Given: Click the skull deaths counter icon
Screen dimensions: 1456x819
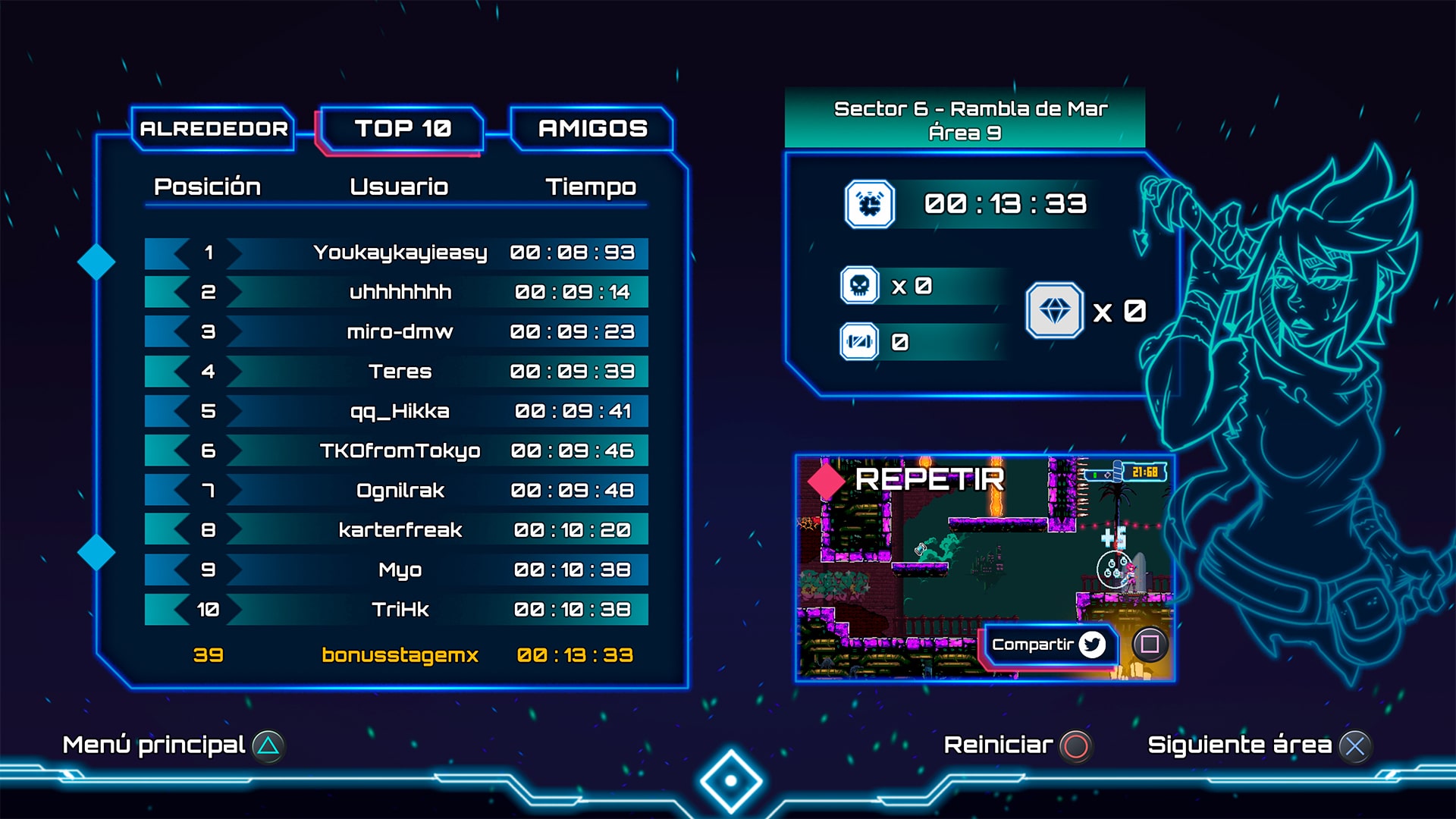Looking at the screenshot, I should (x=859, y=287).
